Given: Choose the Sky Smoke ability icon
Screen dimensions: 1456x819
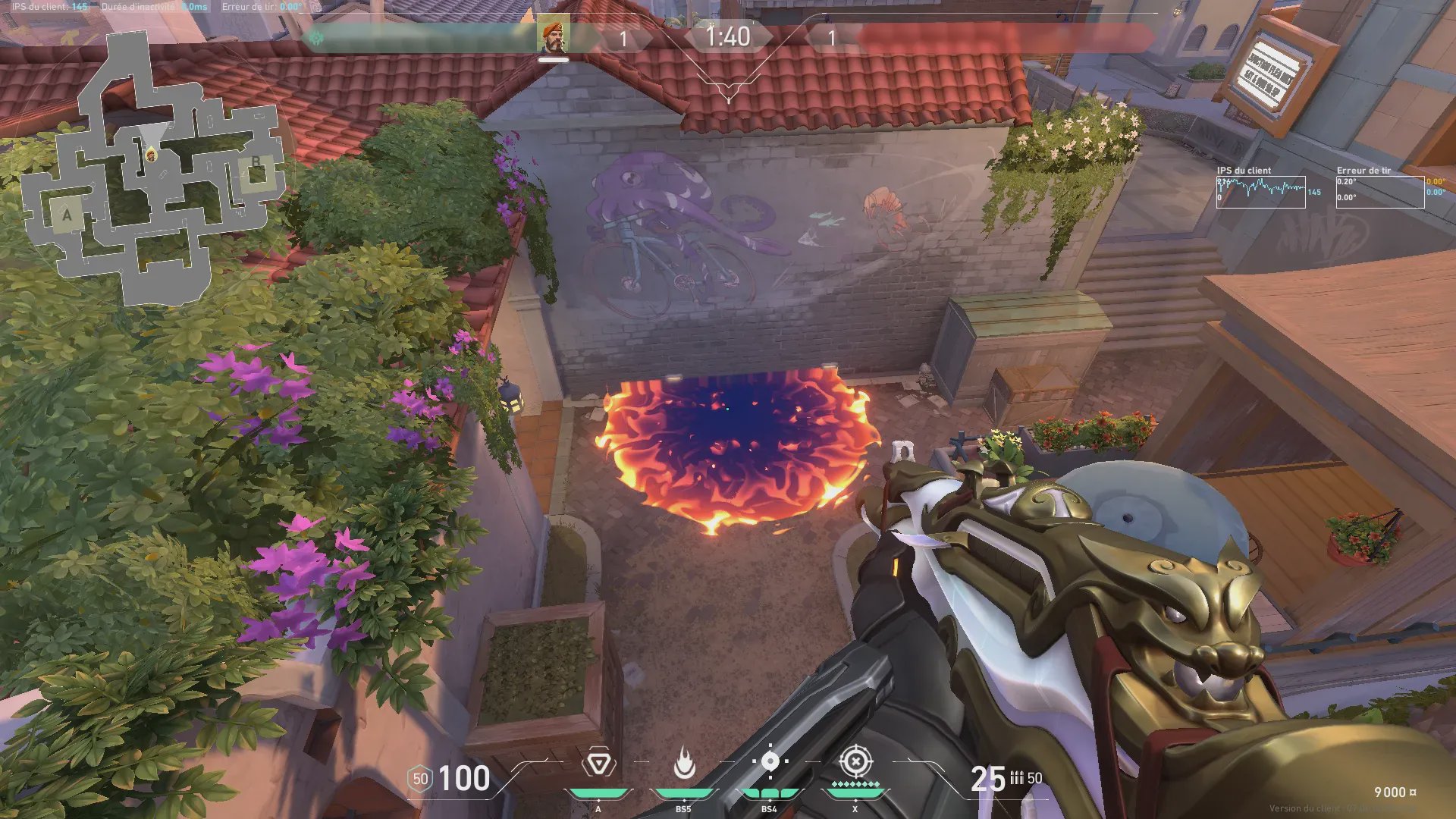Looking at the screenshot, I should click(x=770, y=761).
